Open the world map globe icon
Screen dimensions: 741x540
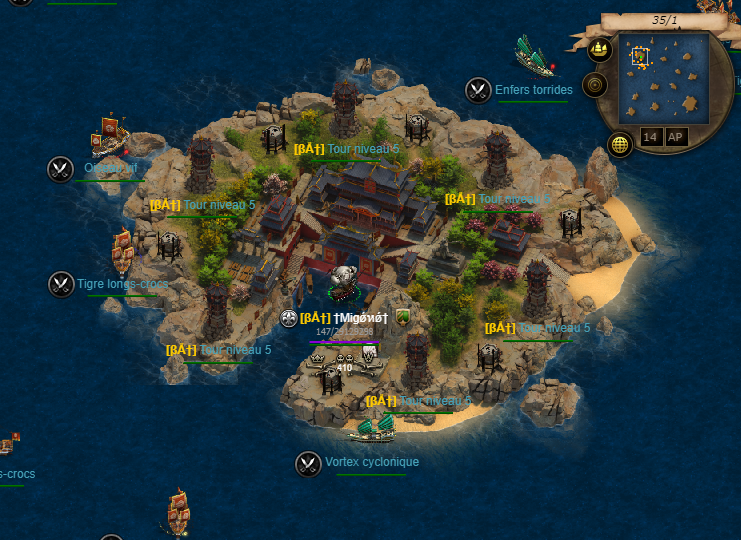point(620,144)
